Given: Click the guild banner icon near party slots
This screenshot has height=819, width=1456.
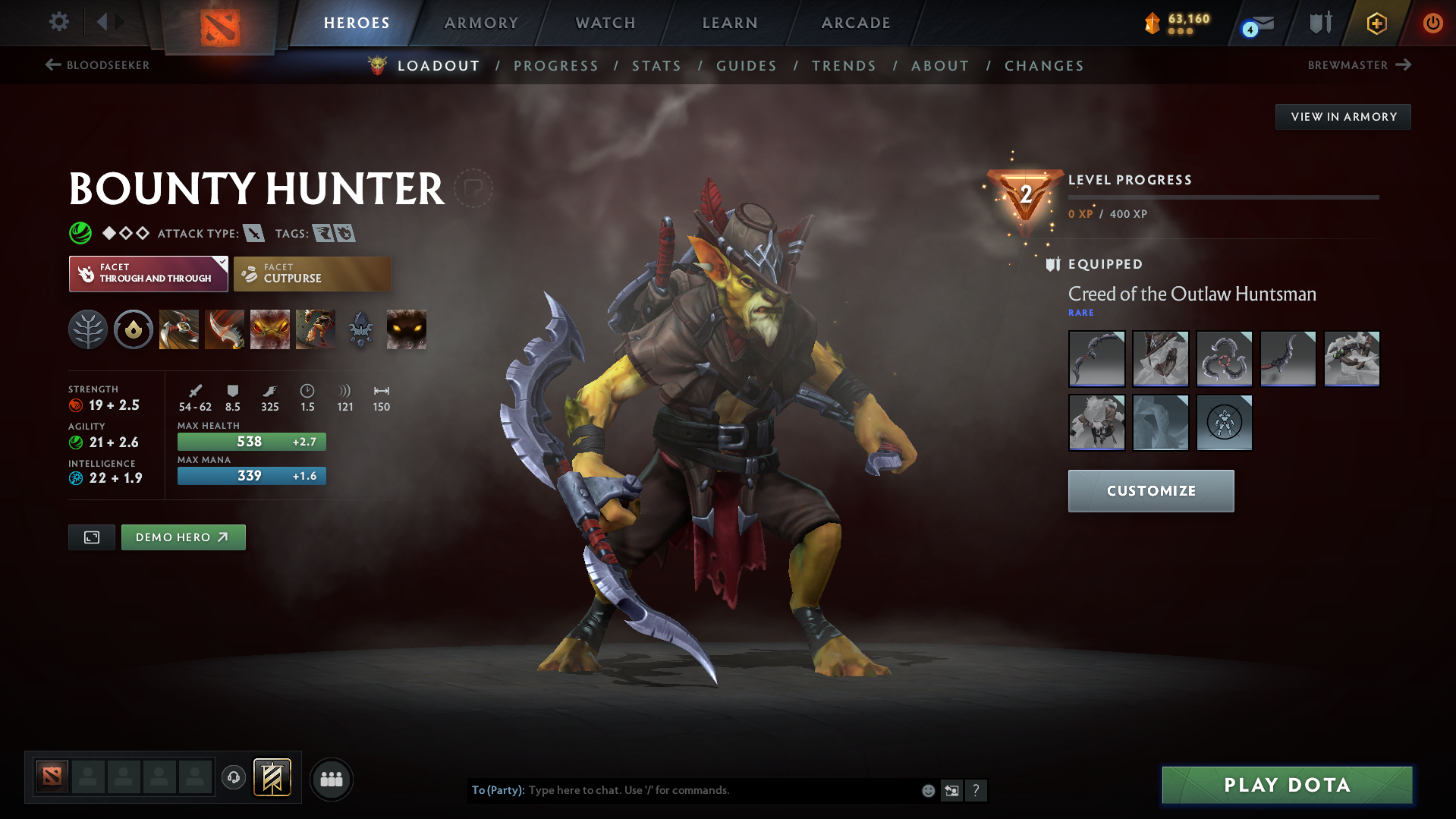Looking at the screenshot, I should tap(272, 778).
